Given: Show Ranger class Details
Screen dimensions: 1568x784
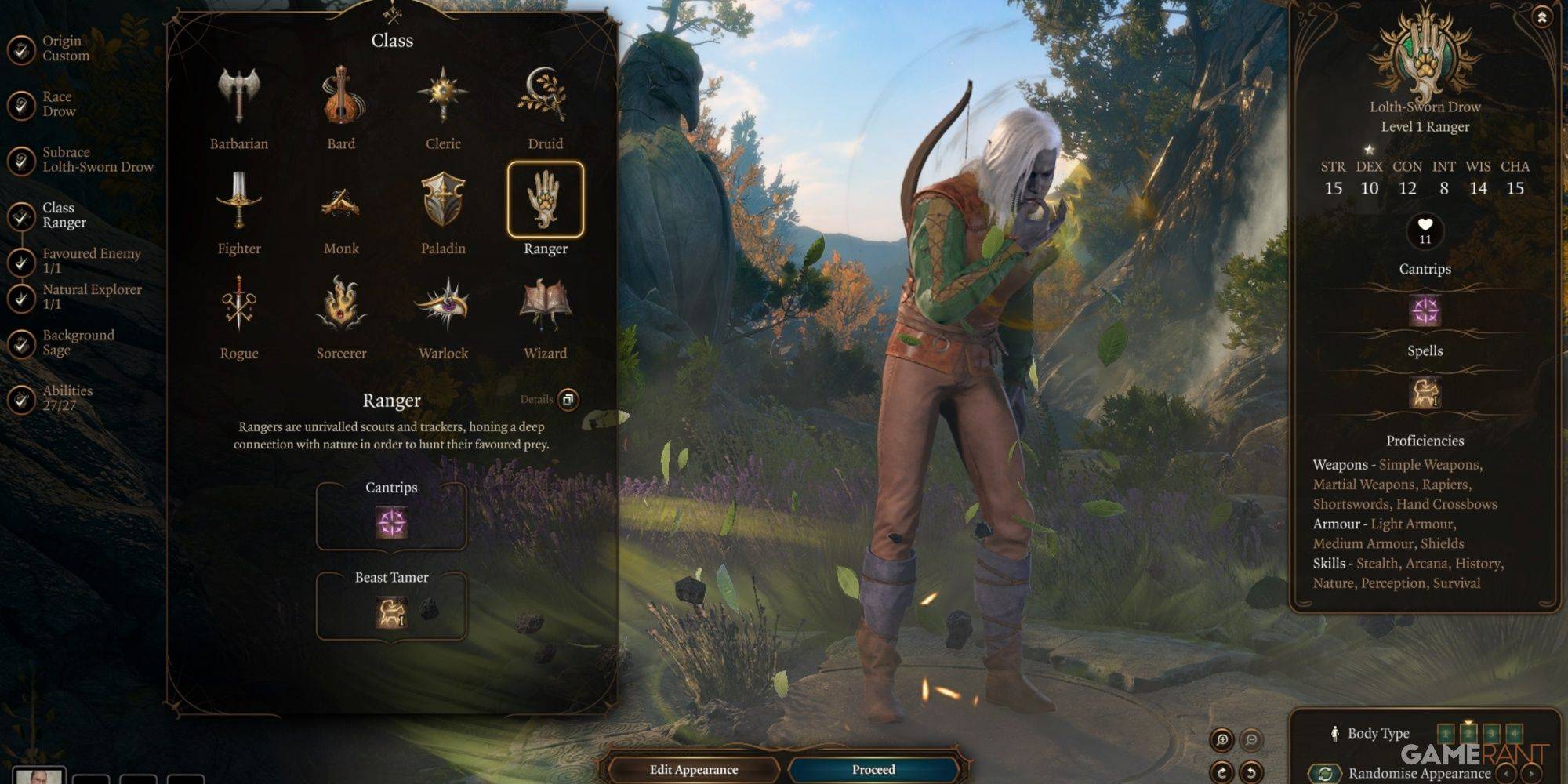Looking at the screenshot, I should pyautogui.click(x=568, y=399).
